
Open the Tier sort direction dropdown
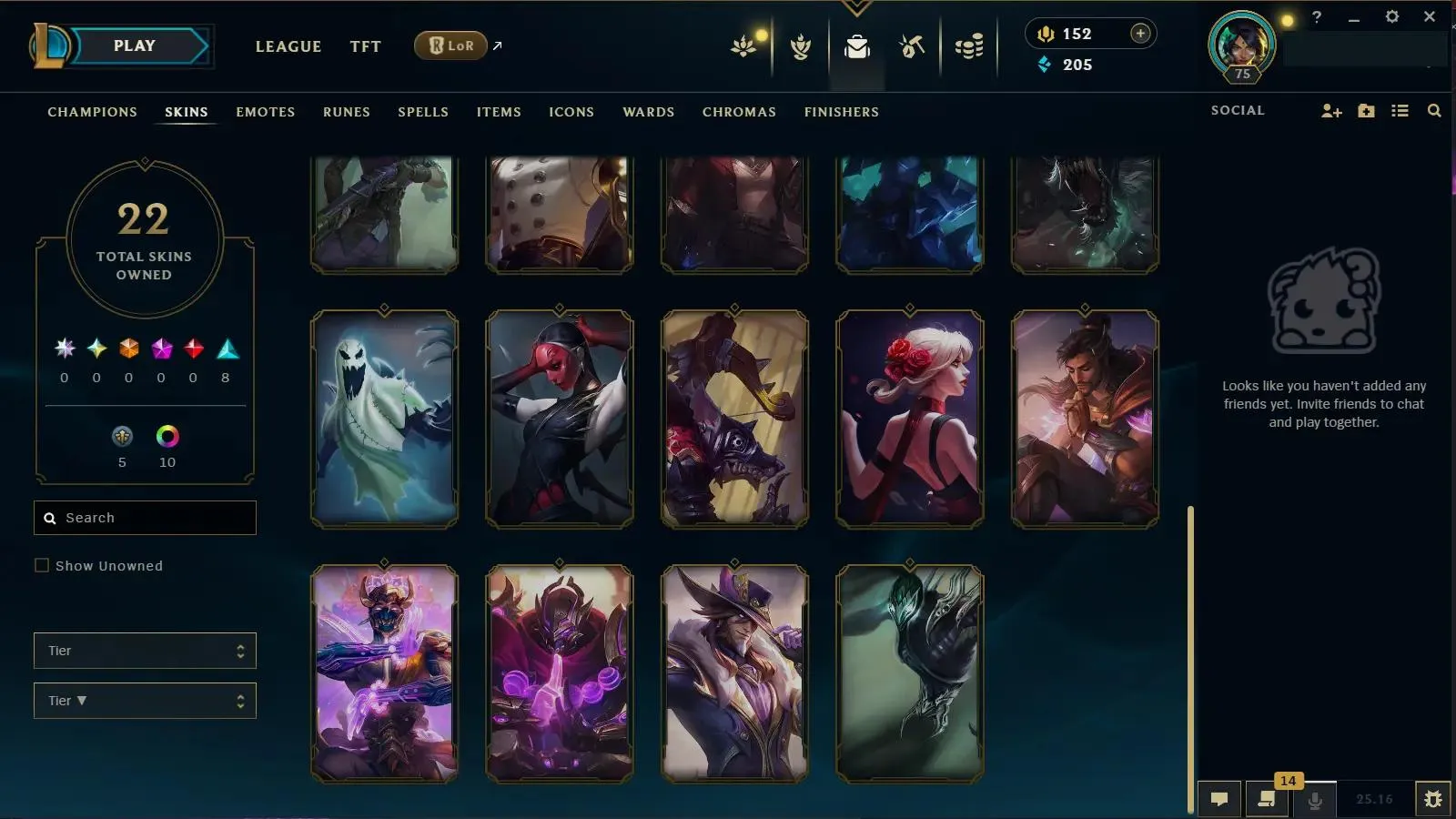pyautogui.click(x=145, y=701)
